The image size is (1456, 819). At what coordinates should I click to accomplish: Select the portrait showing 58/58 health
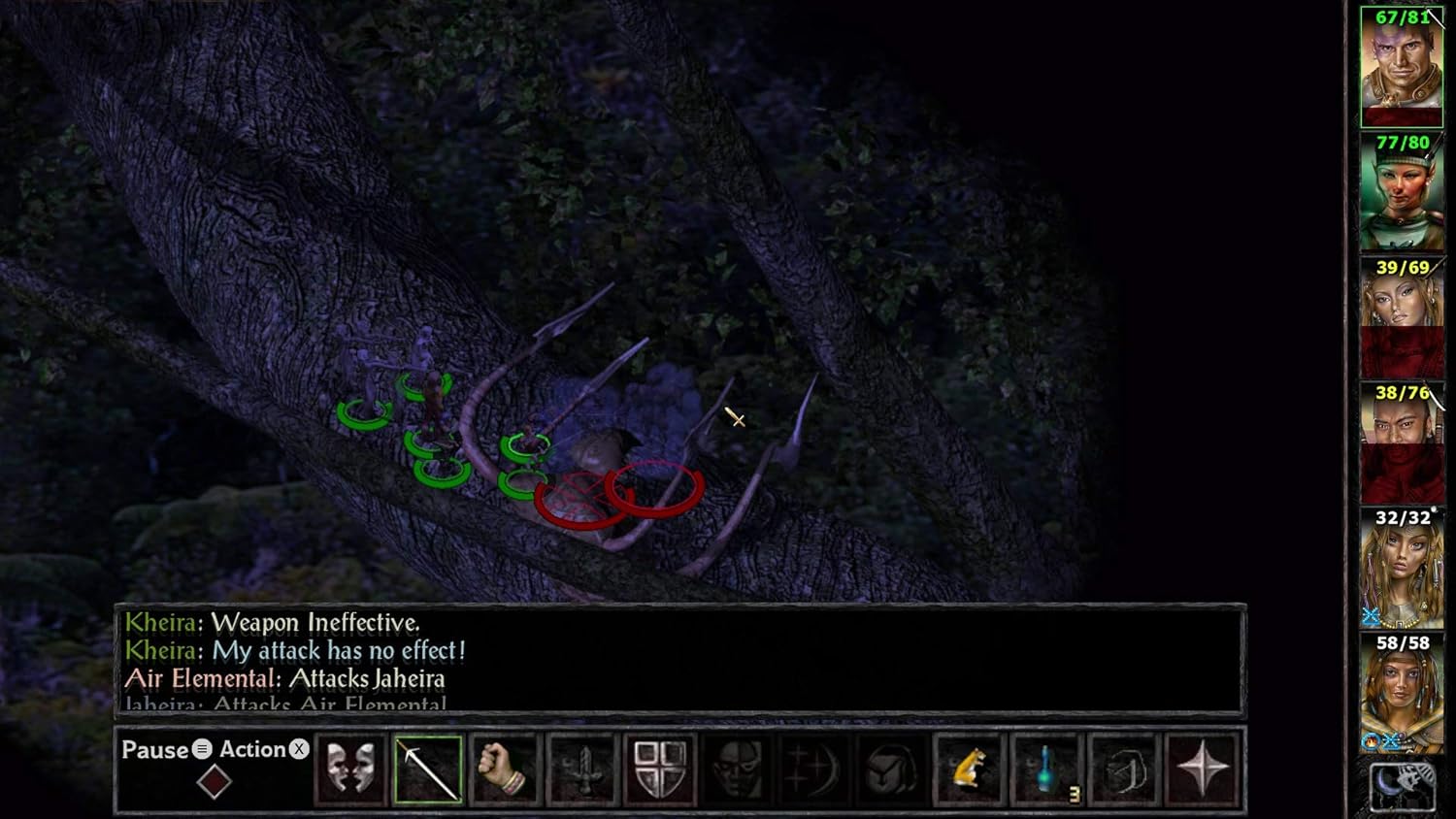tap(1402, 693)
